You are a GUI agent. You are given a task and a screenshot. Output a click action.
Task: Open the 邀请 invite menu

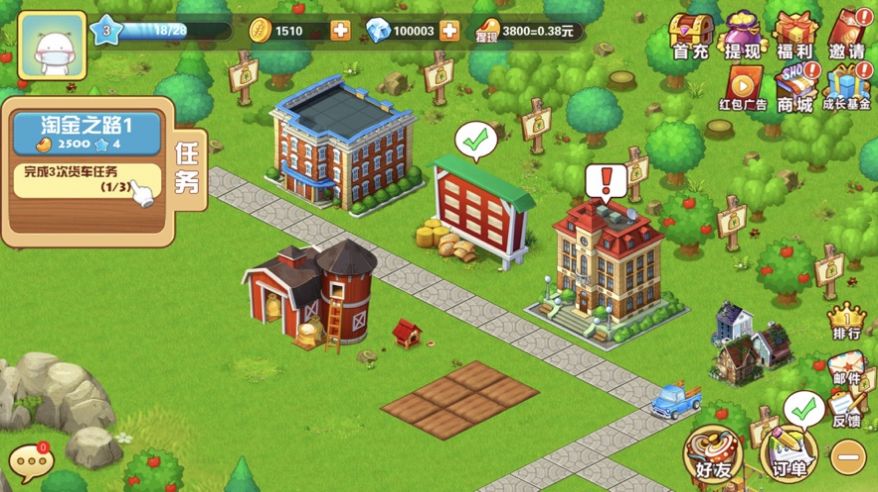846,35
